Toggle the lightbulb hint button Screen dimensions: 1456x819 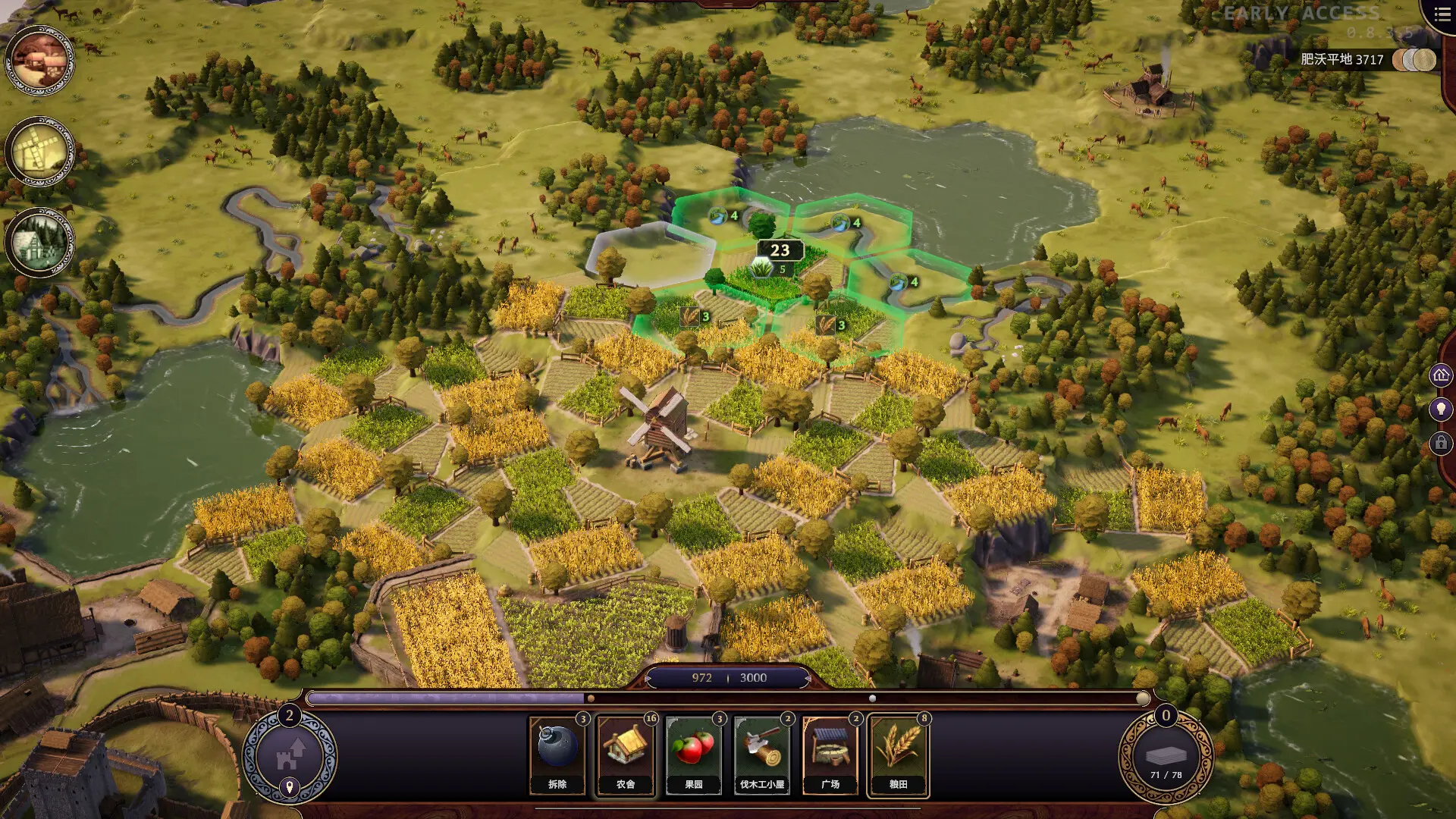click(1441, 409)
